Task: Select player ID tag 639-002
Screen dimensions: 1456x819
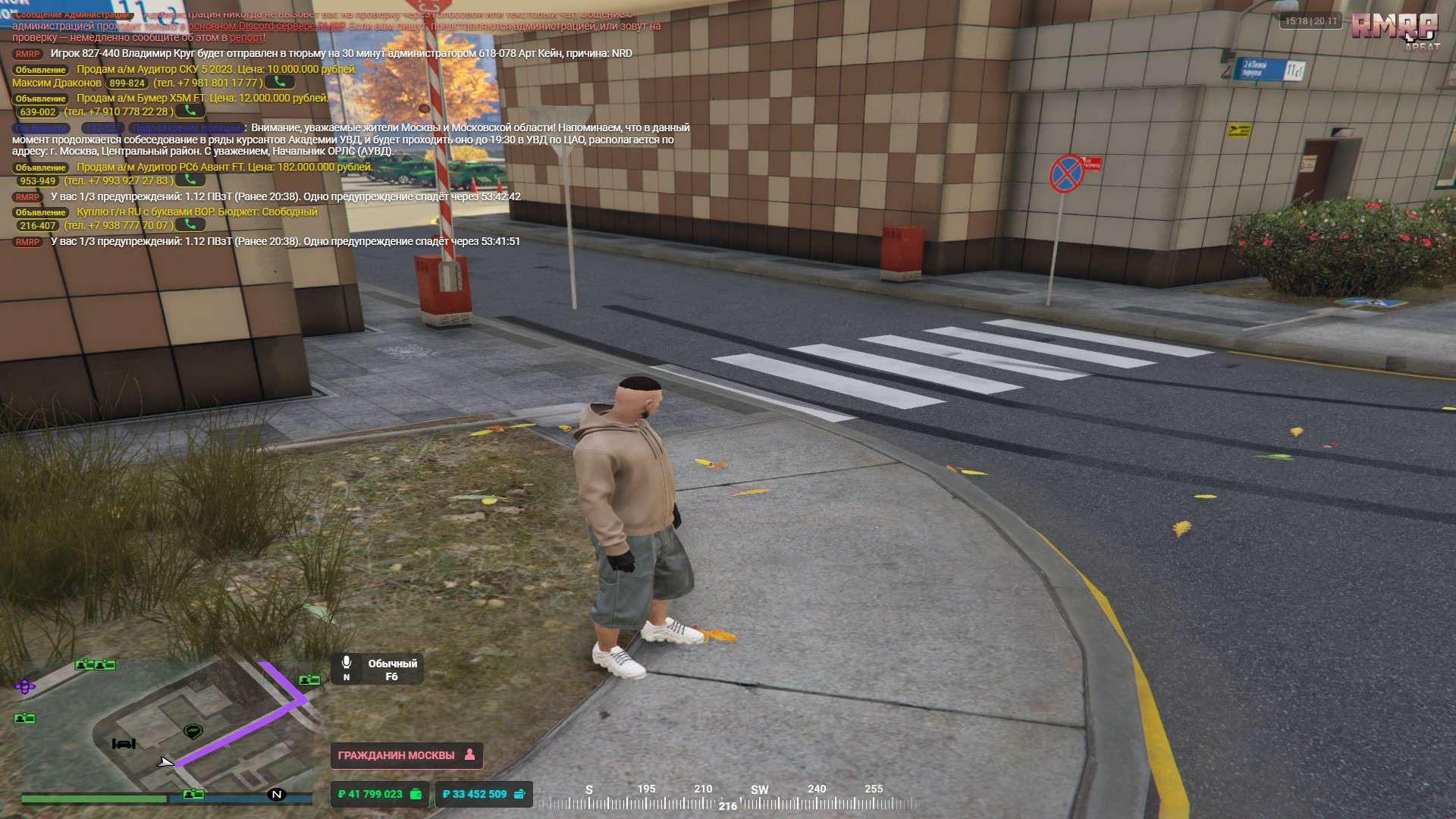Action: click(x=38, y=112)
